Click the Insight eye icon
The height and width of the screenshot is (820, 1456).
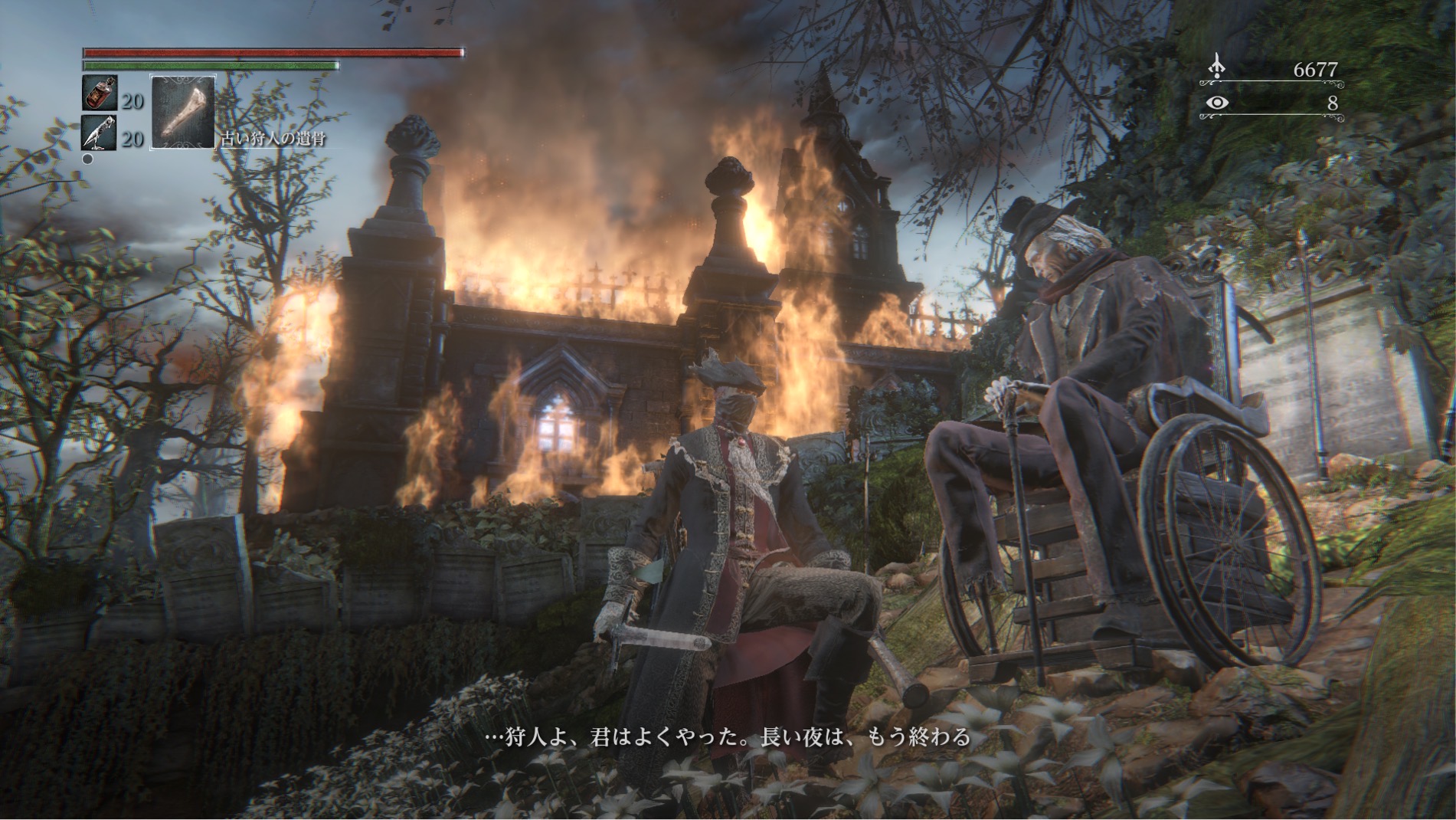click(1216, 103)
